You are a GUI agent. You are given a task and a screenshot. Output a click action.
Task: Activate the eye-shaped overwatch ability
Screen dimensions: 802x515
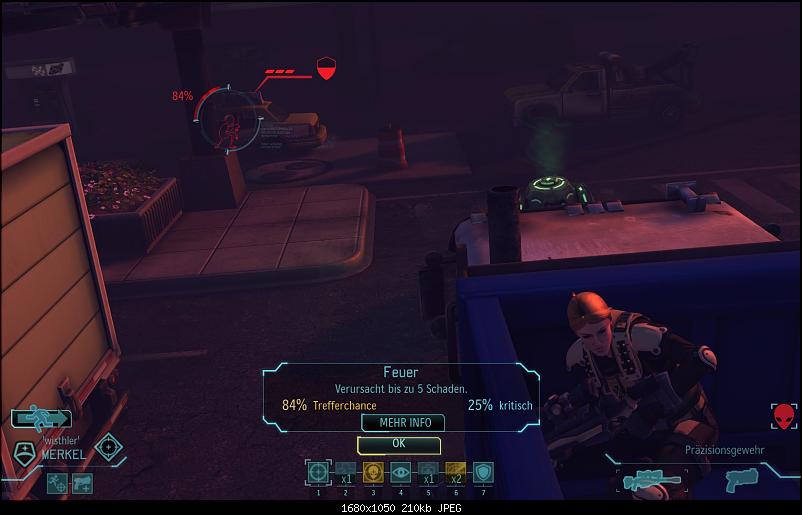(400, 472)
